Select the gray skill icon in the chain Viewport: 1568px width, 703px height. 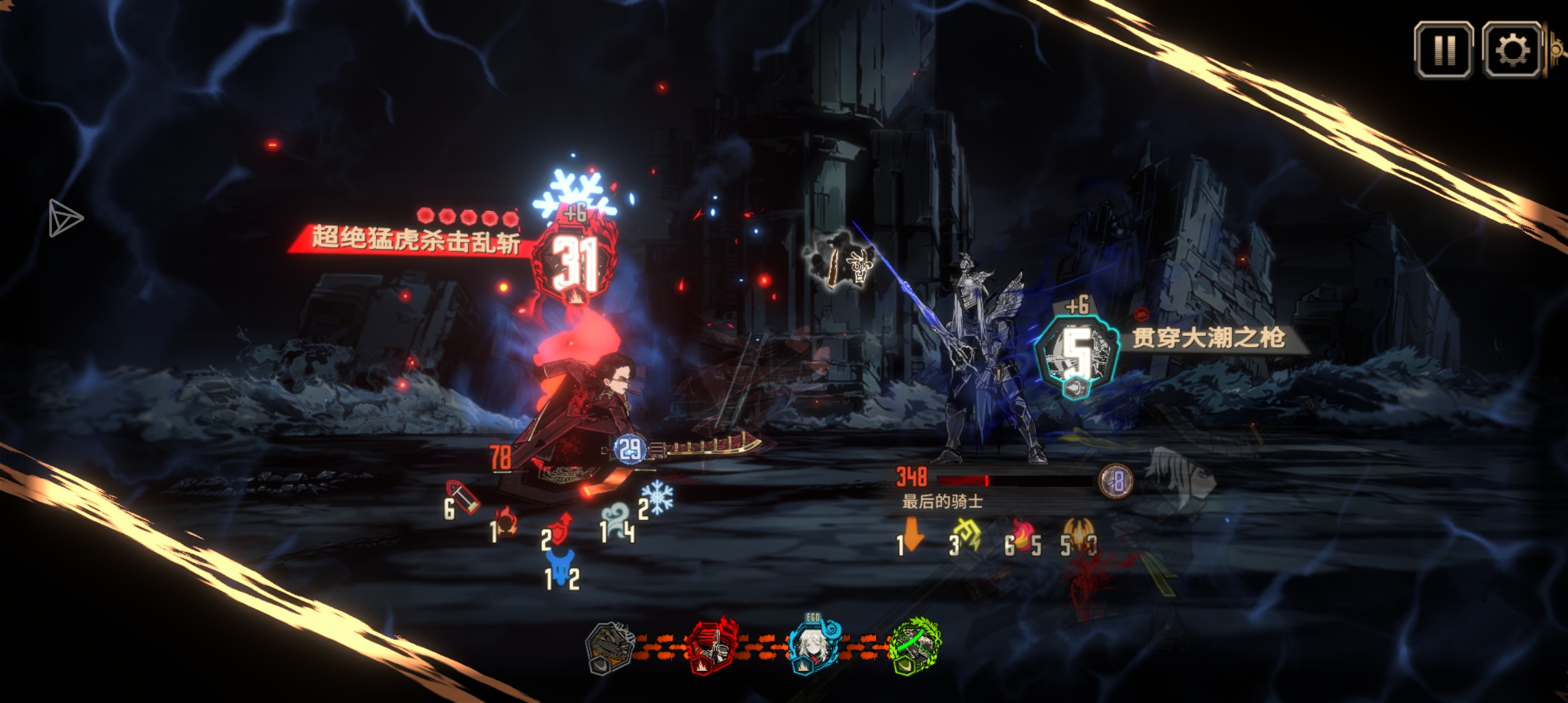(610, 647)
